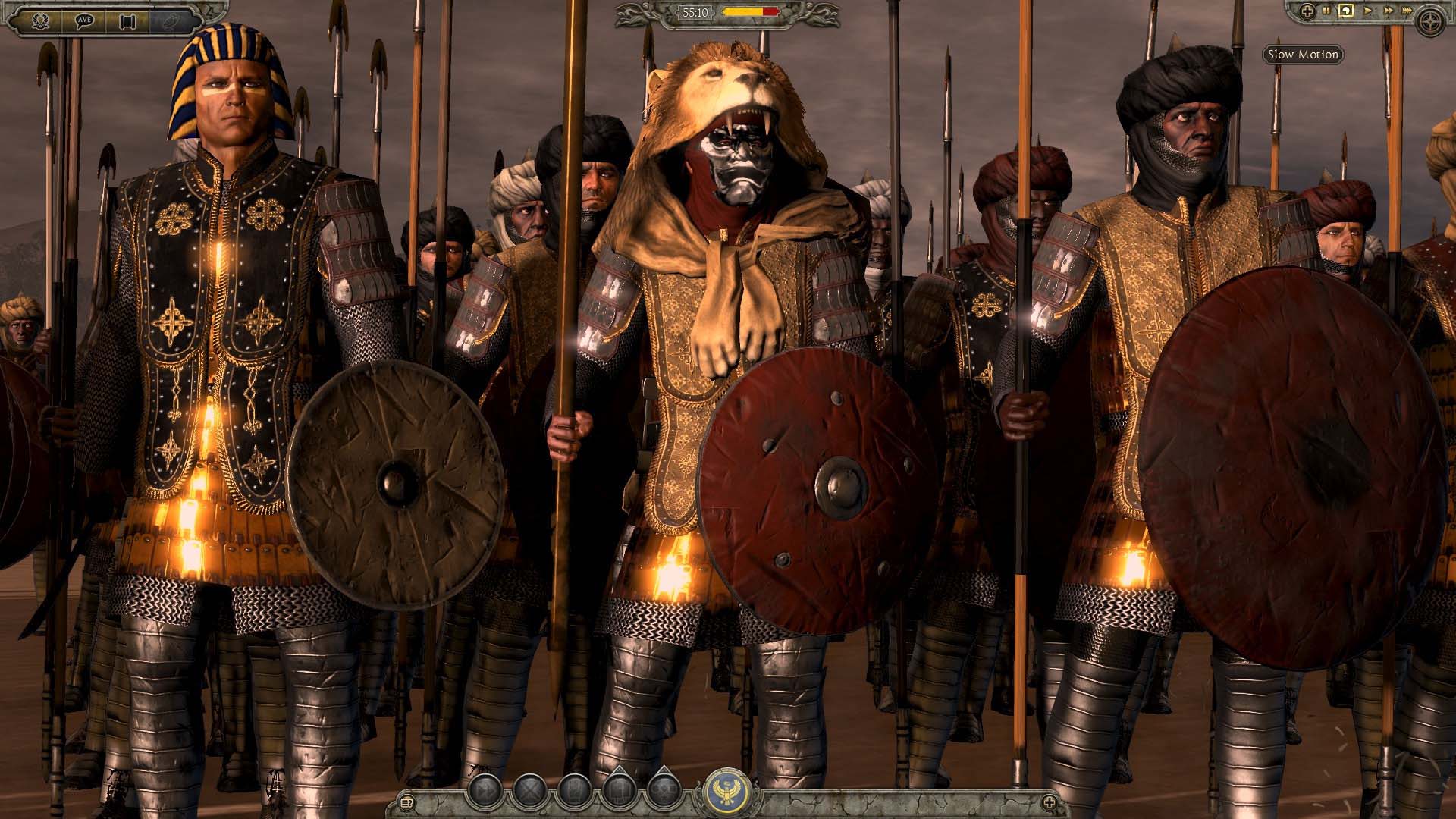This screenshot has height=819, width=1456.
Task: Open the laurel wreath menu icon
Action: pos(40,20)
